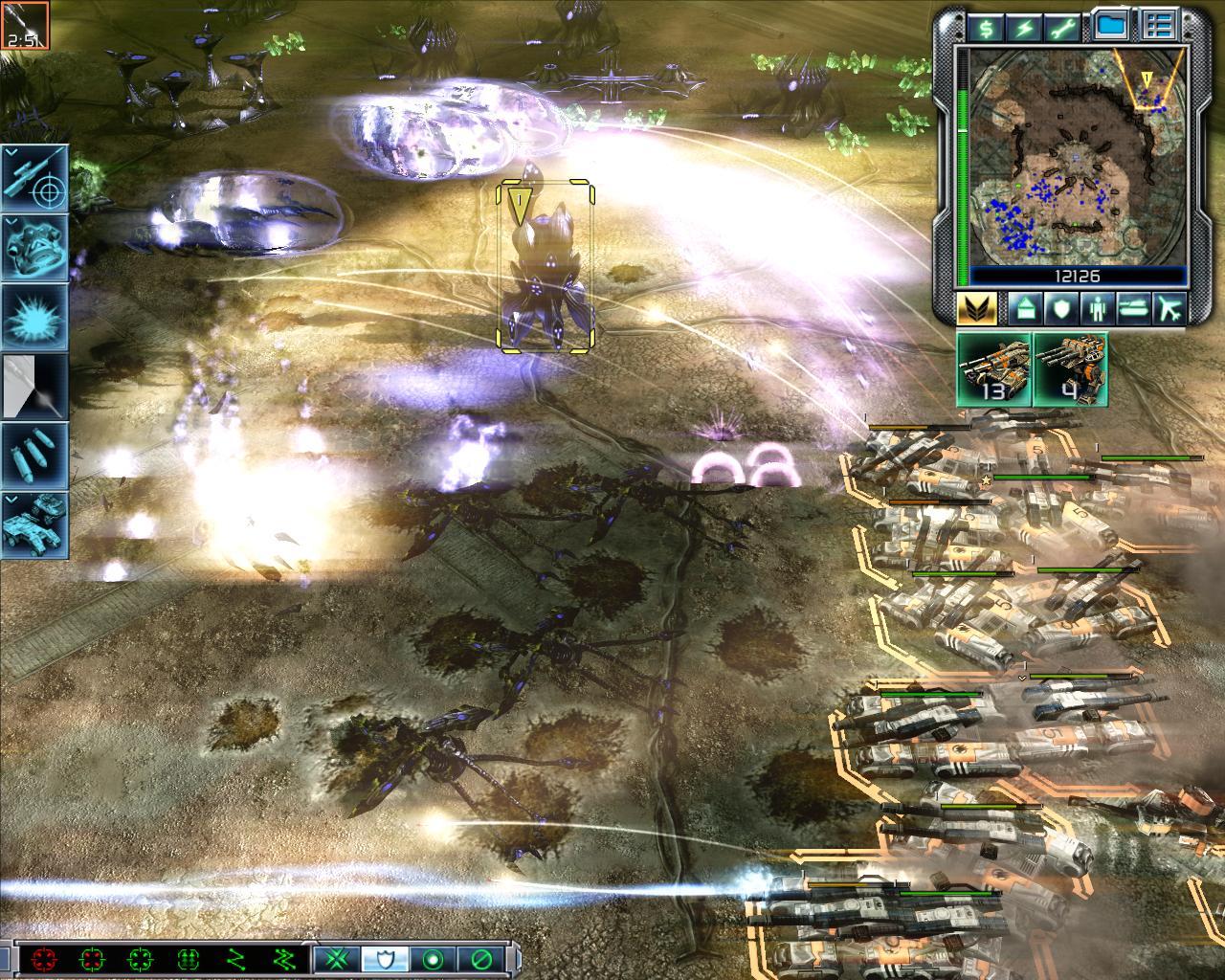
Task: Use the blue starburst explosion power
Action: point(35,317)
